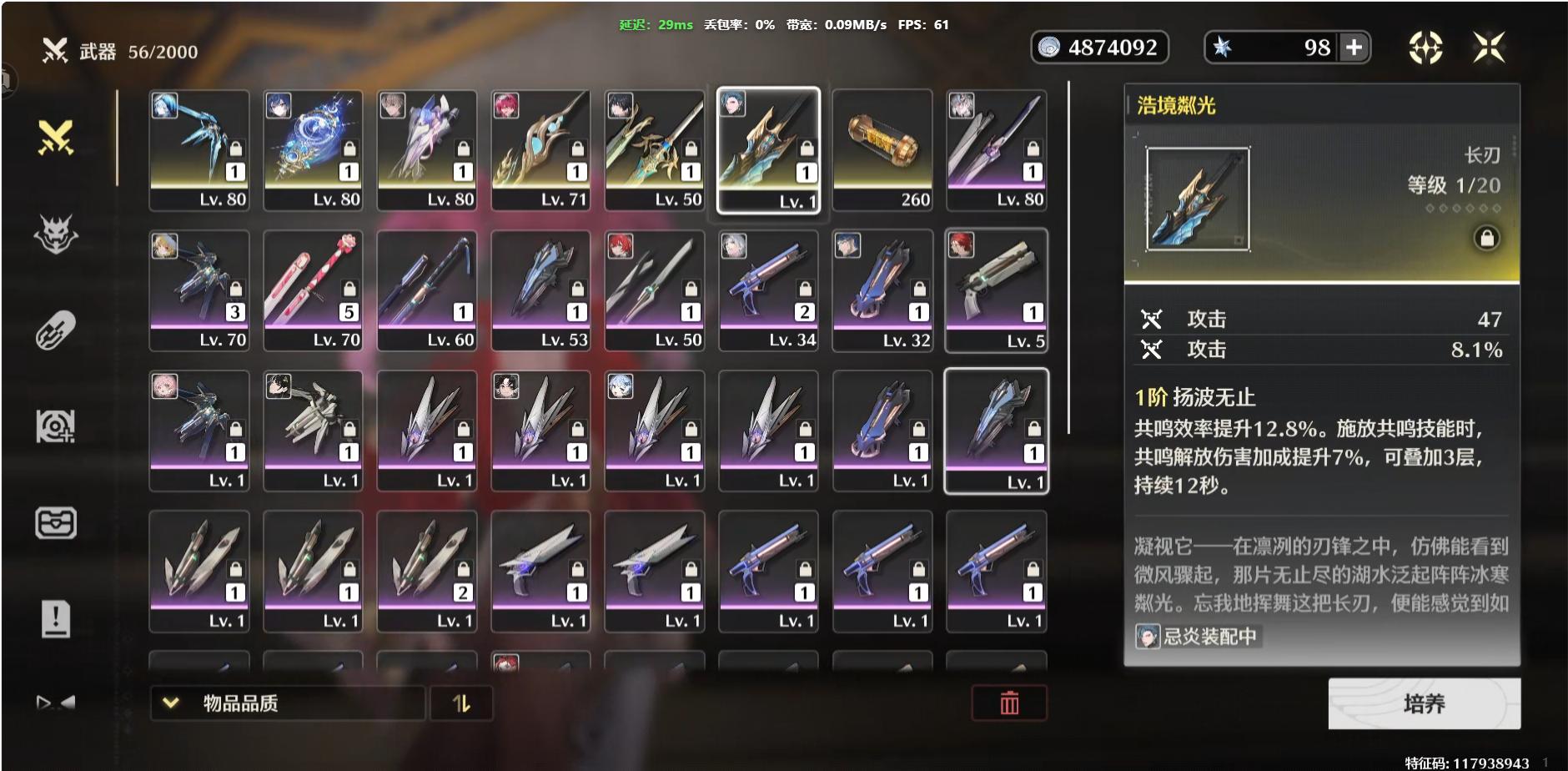Viewport: 1568px width, 771px height.
Task: Toggle the lock icon in weapon details
Action: pyautogui.click(x=1486, y=239)
